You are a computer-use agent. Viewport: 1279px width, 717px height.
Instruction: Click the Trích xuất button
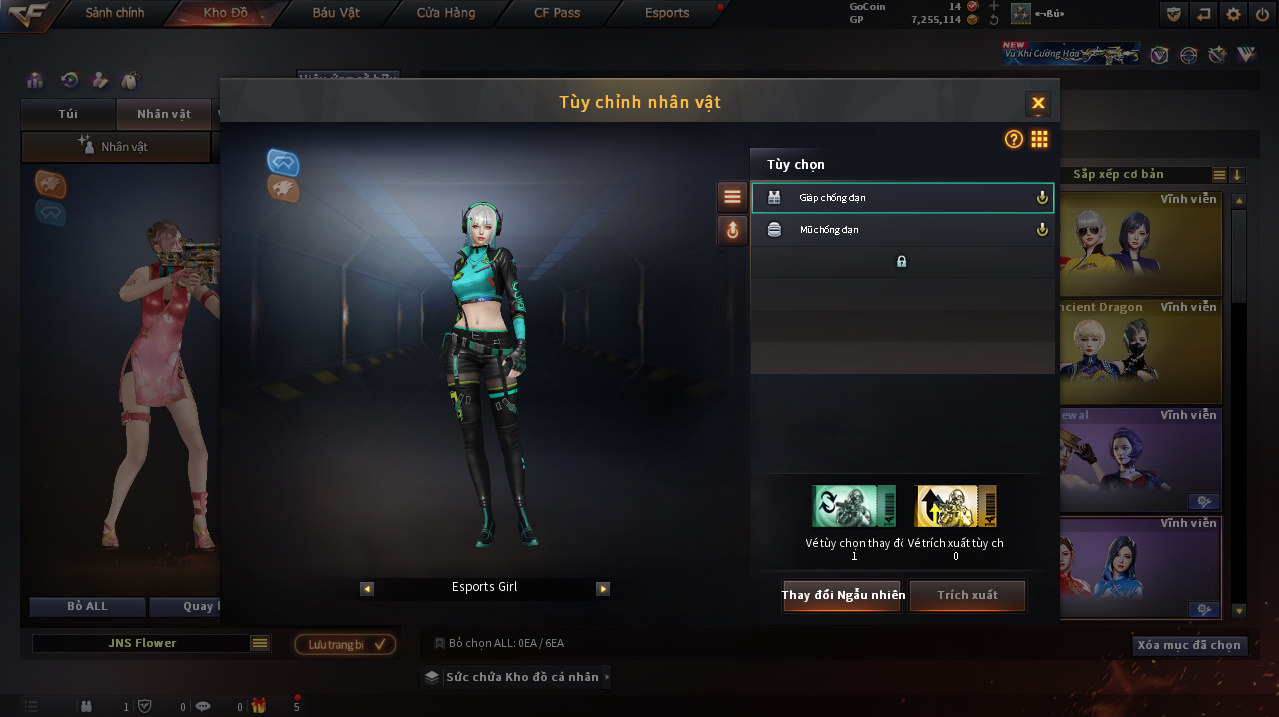coord(967,595)
